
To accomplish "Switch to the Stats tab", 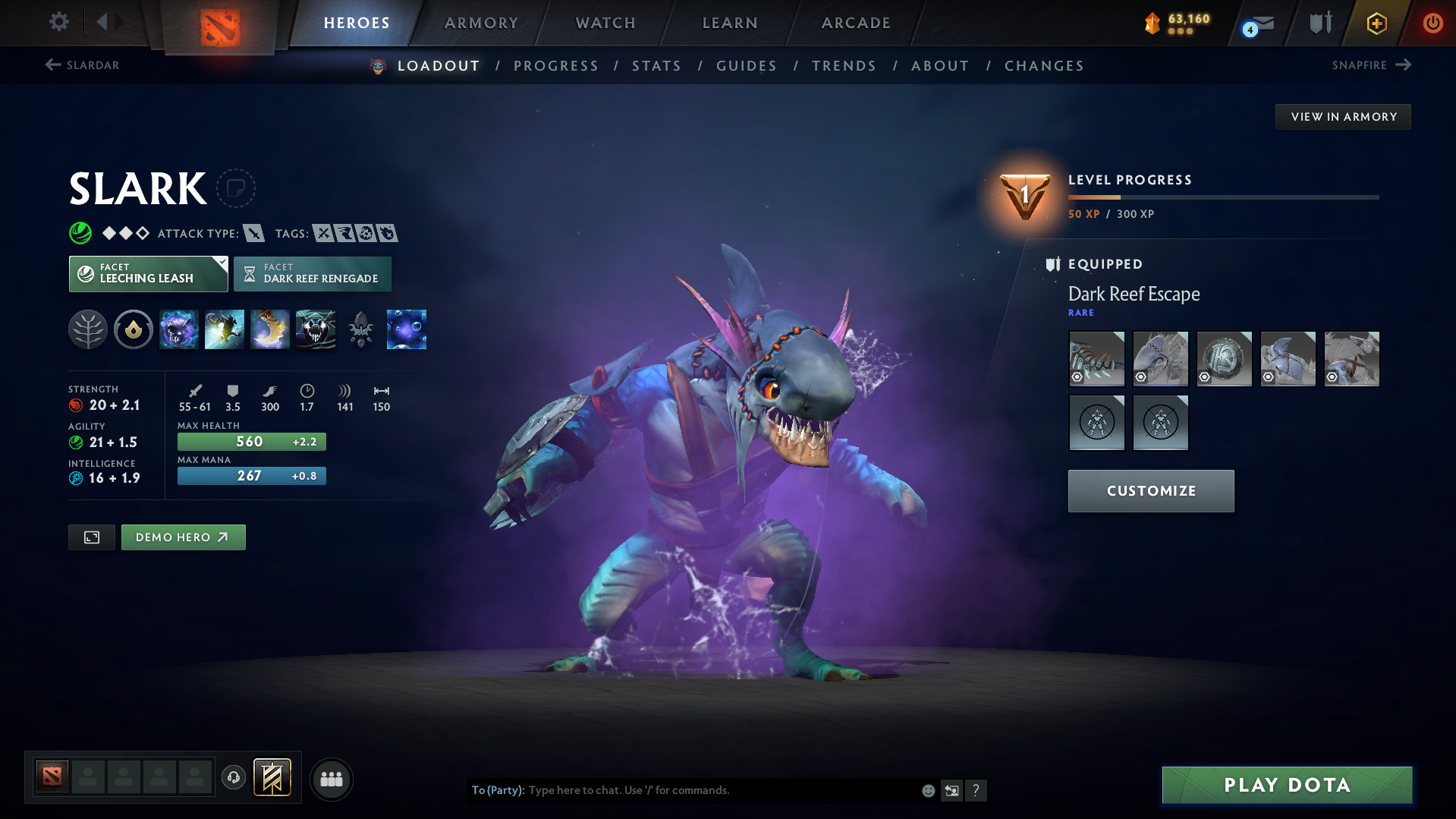I will [x=656, y=66].
